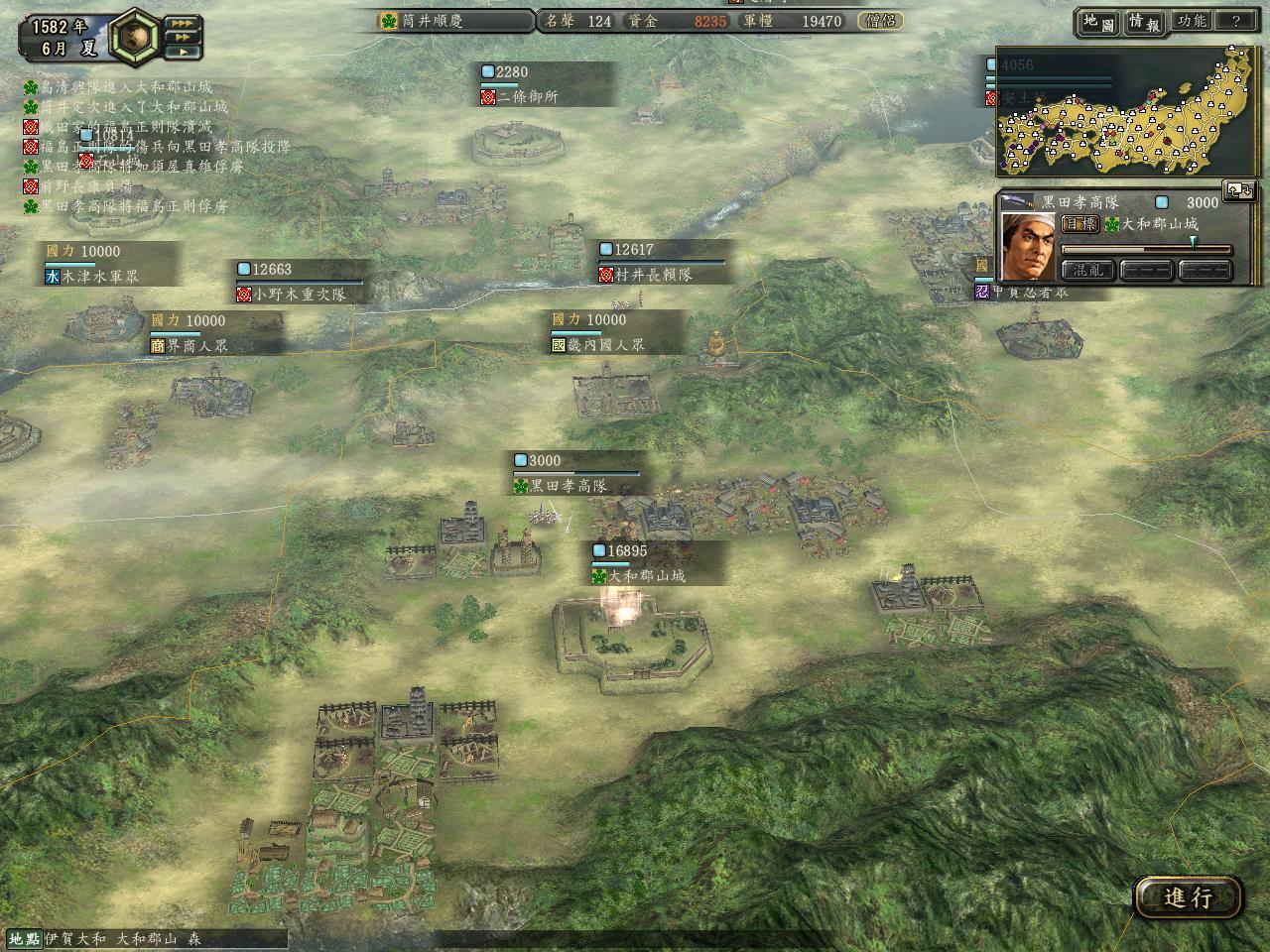Activate the 混亂 (Confuse) tactic button

(1087, 270)
